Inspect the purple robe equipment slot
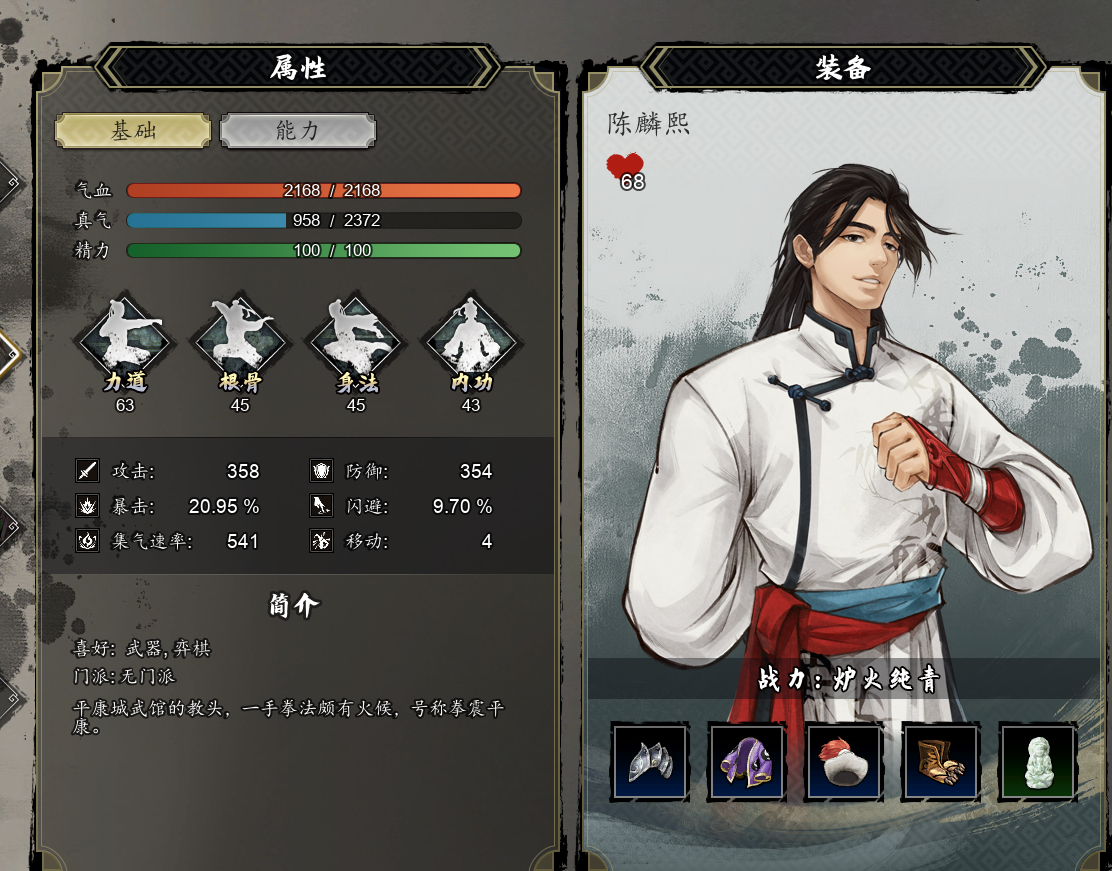This screenshot has width=1112, height=871. point(747,762)
